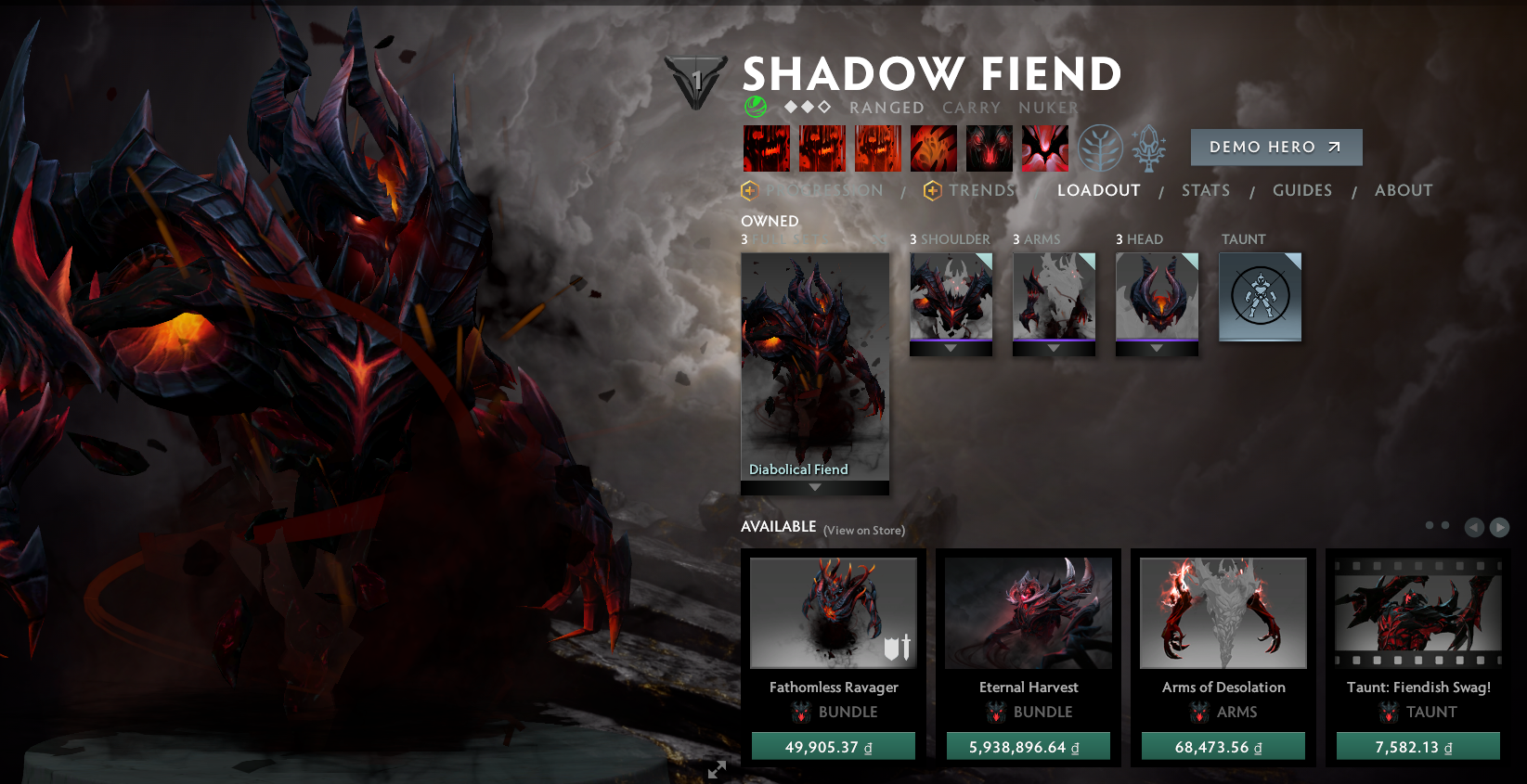Click the empty Taunt equipment slot
The height and width of the screenshot is (784, 1527).
tap(1260, 297)
